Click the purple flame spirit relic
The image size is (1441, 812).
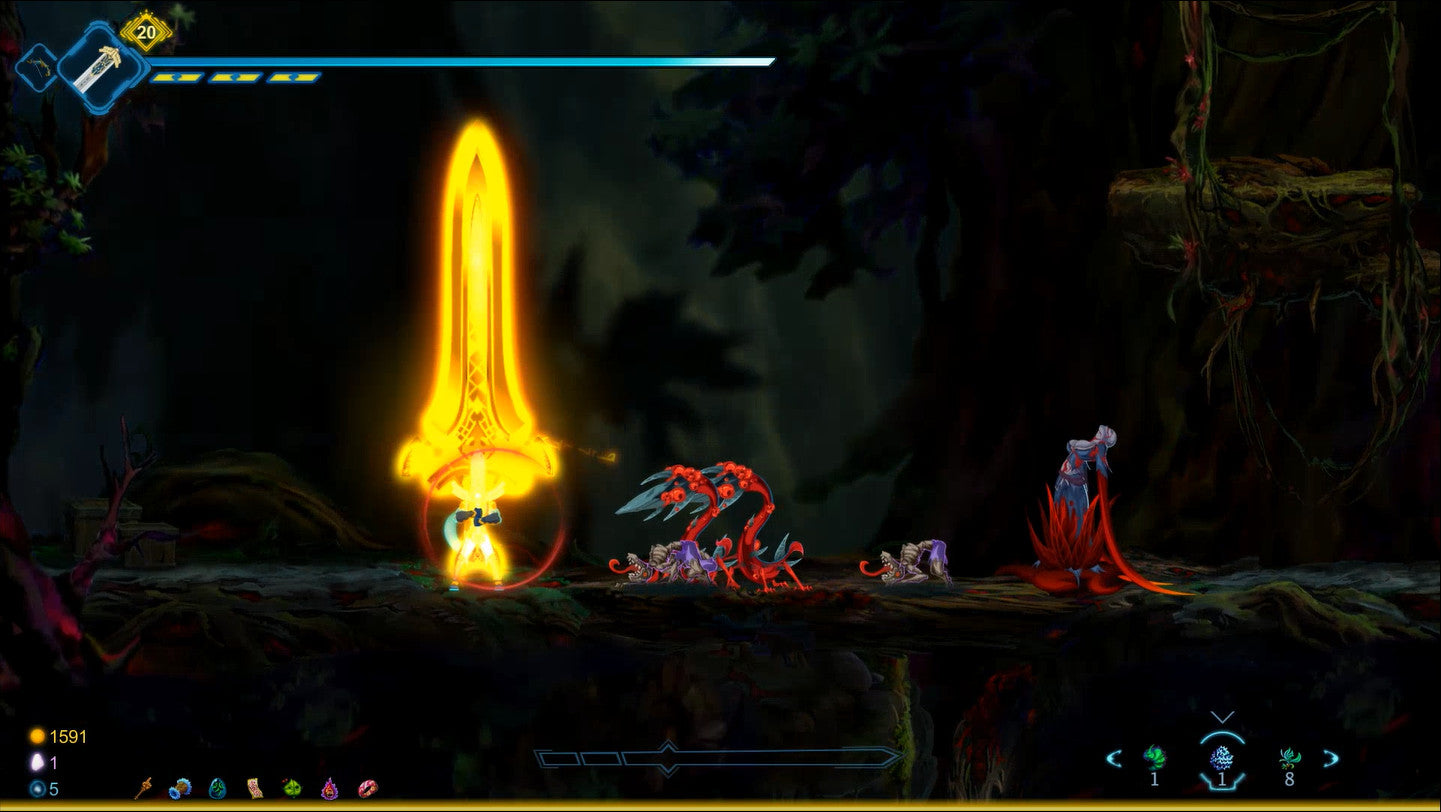pyautogui.click(x=329, y=788)
